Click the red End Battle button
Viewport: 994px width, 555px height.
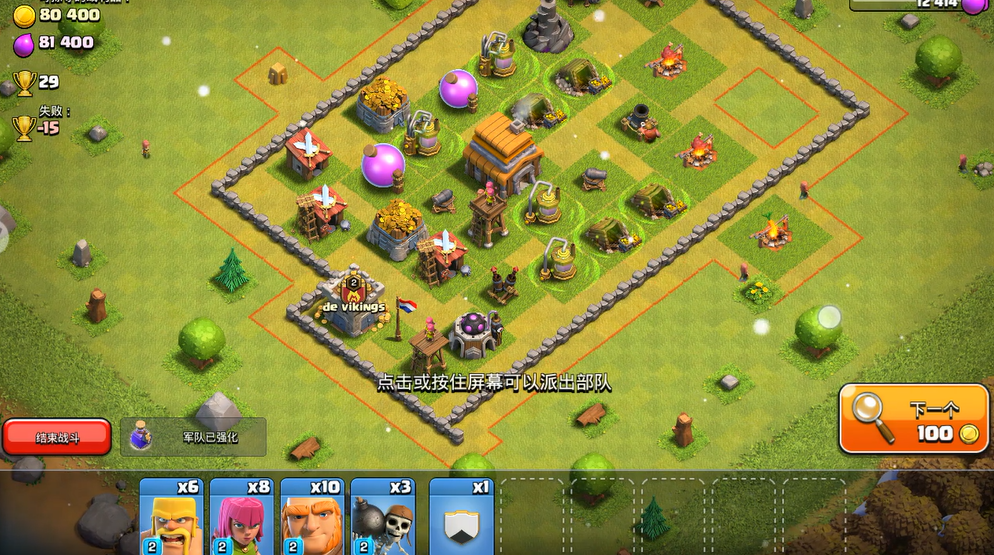(57, 437)
